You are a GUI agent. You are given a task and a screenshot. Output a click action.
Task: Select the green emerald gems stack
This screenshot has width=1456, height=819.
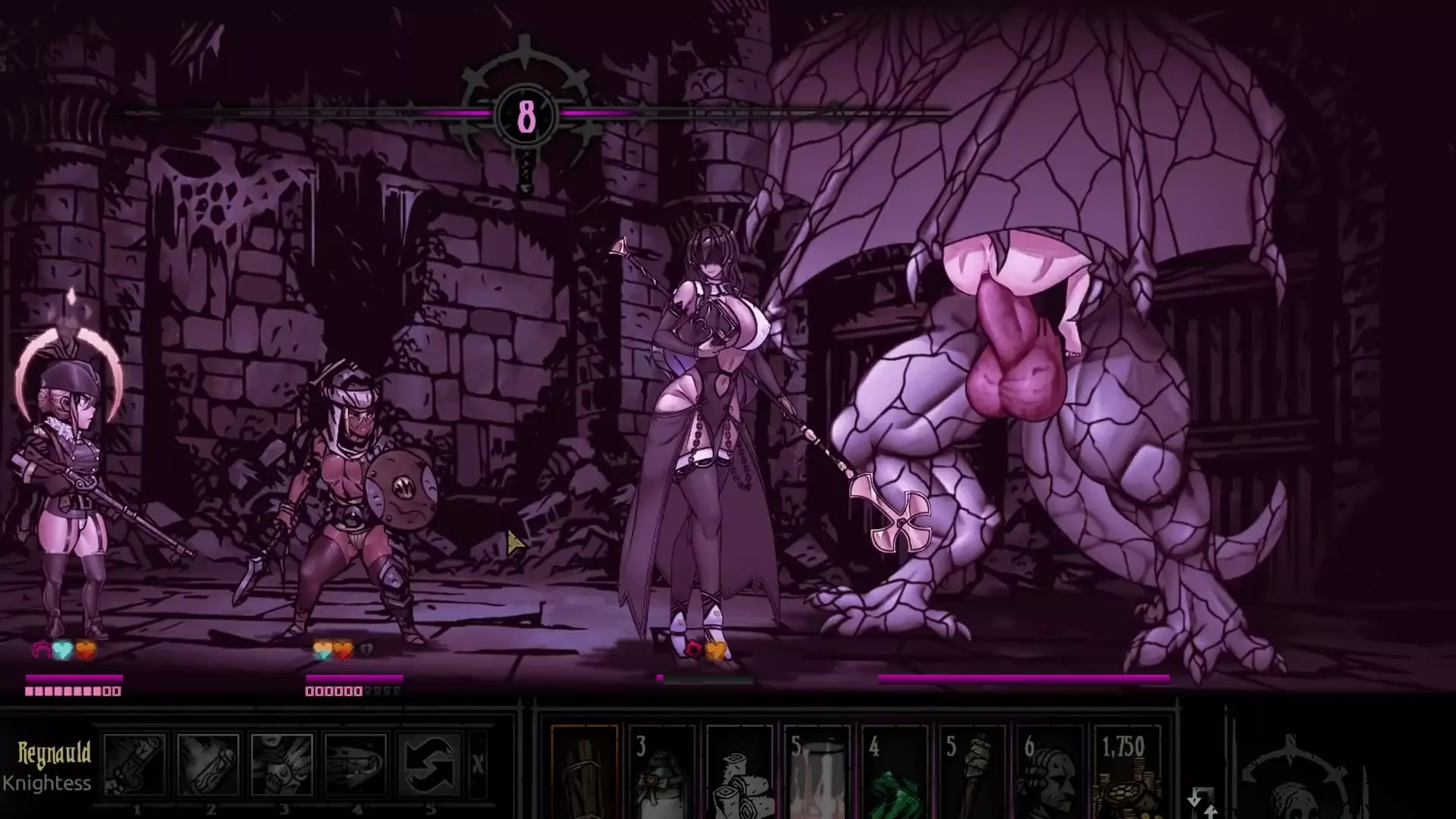(x=895, y=773)
